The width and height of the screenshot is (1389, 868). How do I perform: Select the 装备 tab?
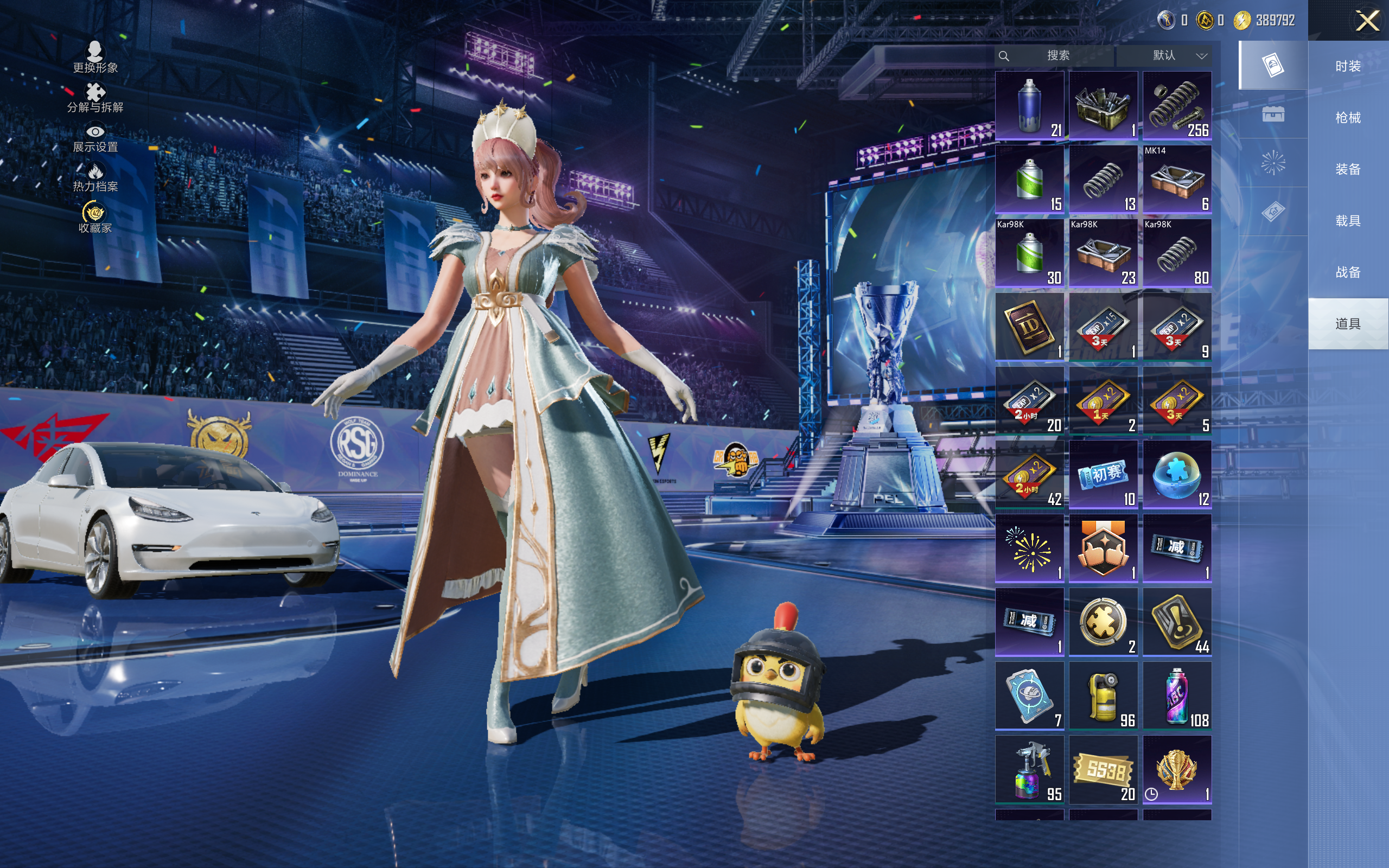coord(1347,169)
